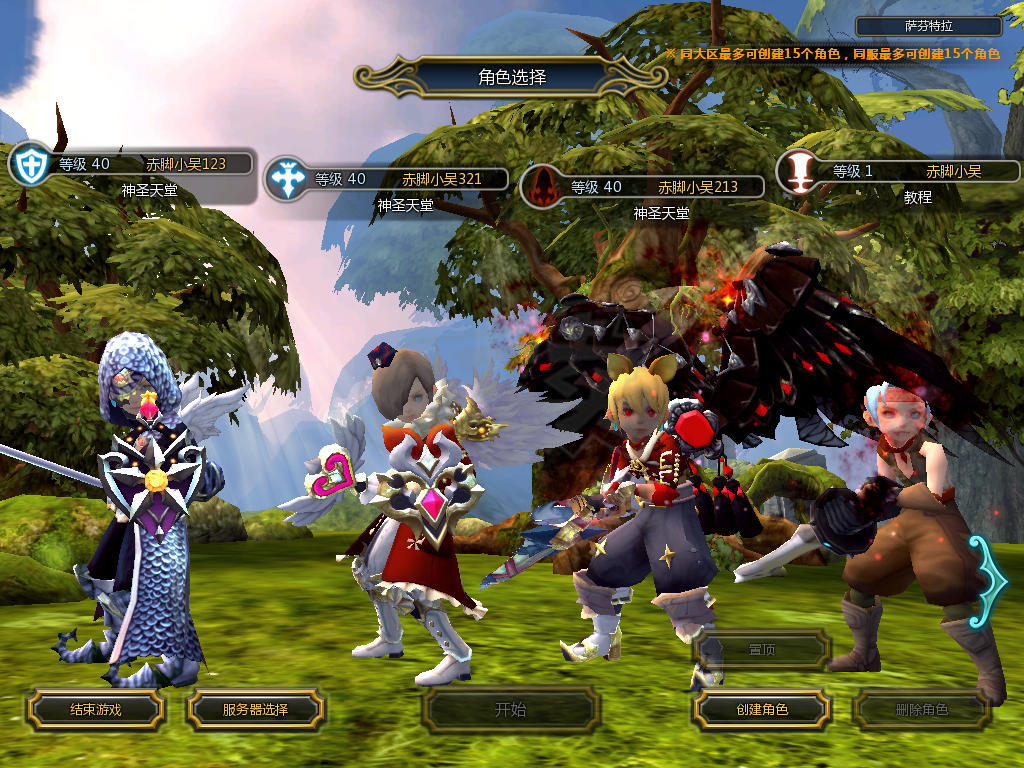The image size is (1024, 768).
Task: Open 服务器选择 server selection
Action: point(255,709)
